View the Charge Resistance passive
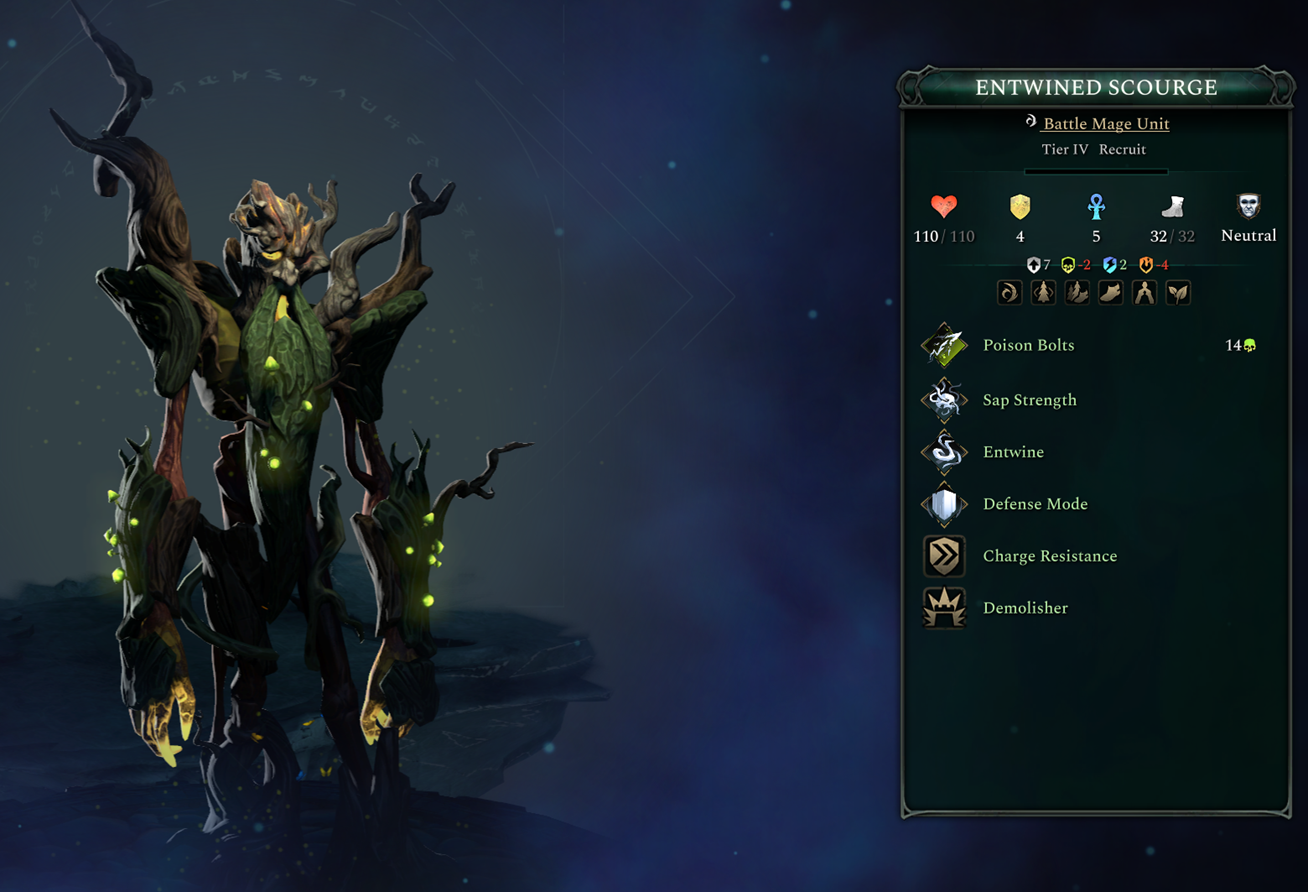Viewport: 1308px width, 892px height. click(1049, 556)
